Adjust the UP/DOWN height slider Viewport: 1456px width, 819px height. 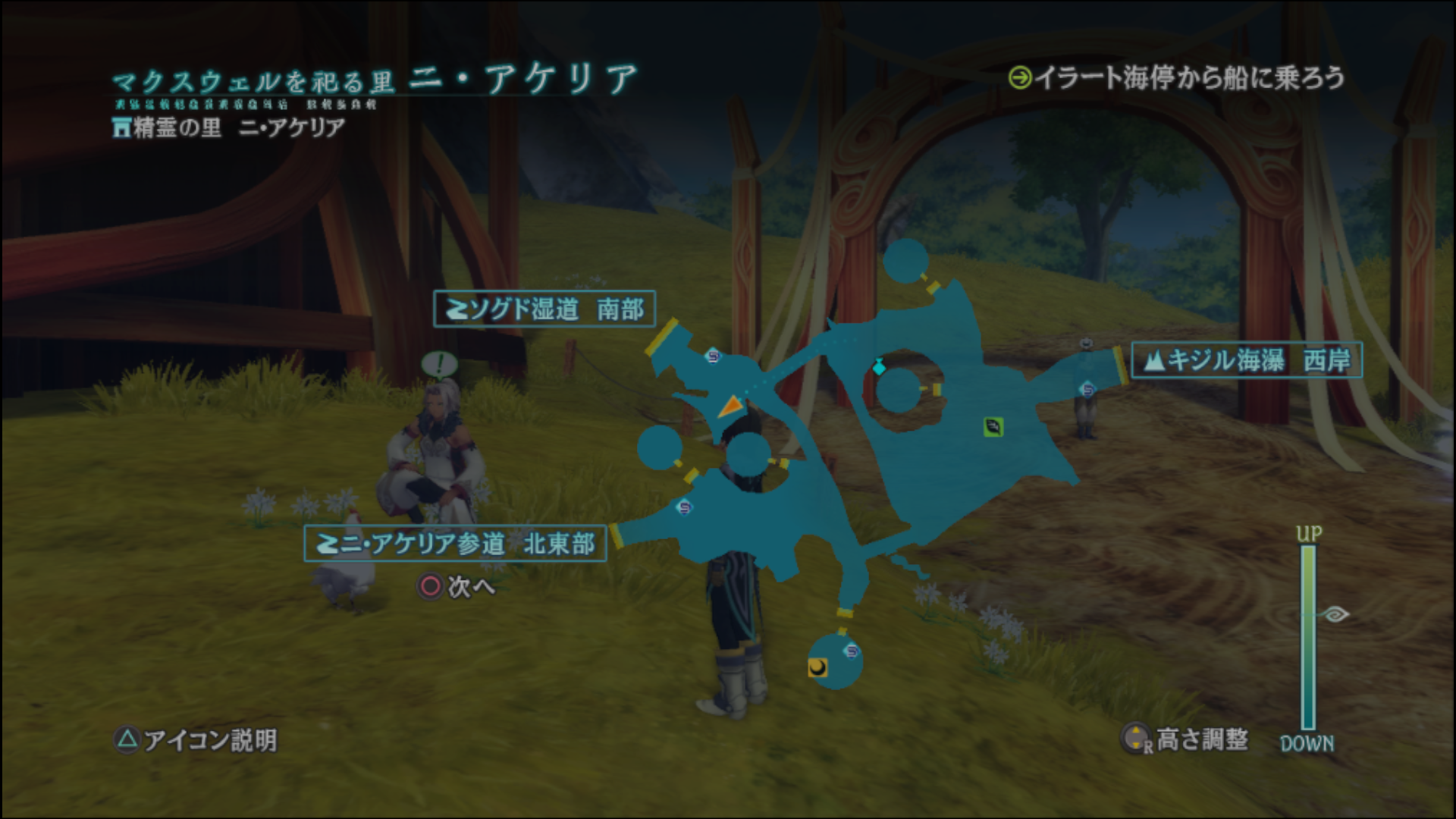point(1308,637)
